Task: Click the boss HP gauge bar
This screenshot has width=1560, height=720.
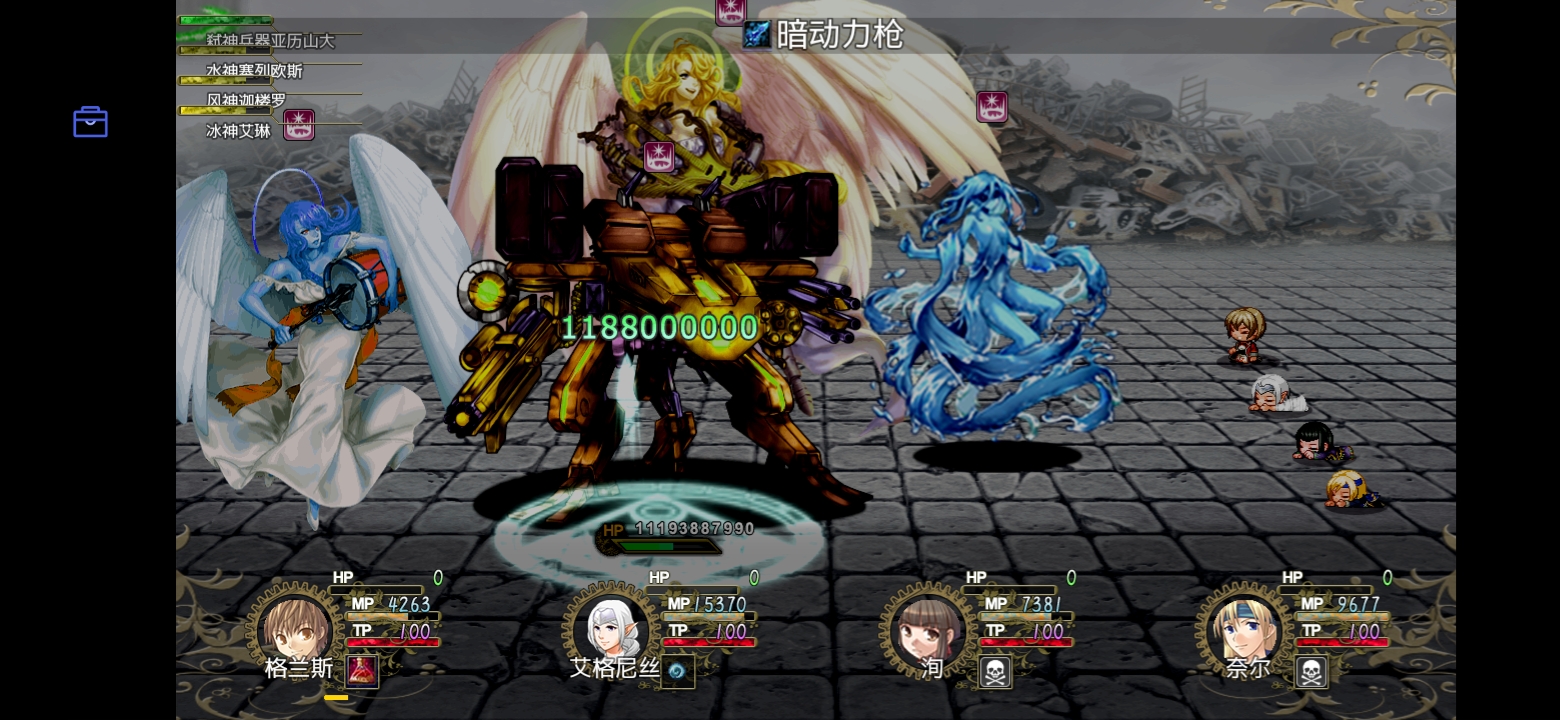Action: pos(664,546)
